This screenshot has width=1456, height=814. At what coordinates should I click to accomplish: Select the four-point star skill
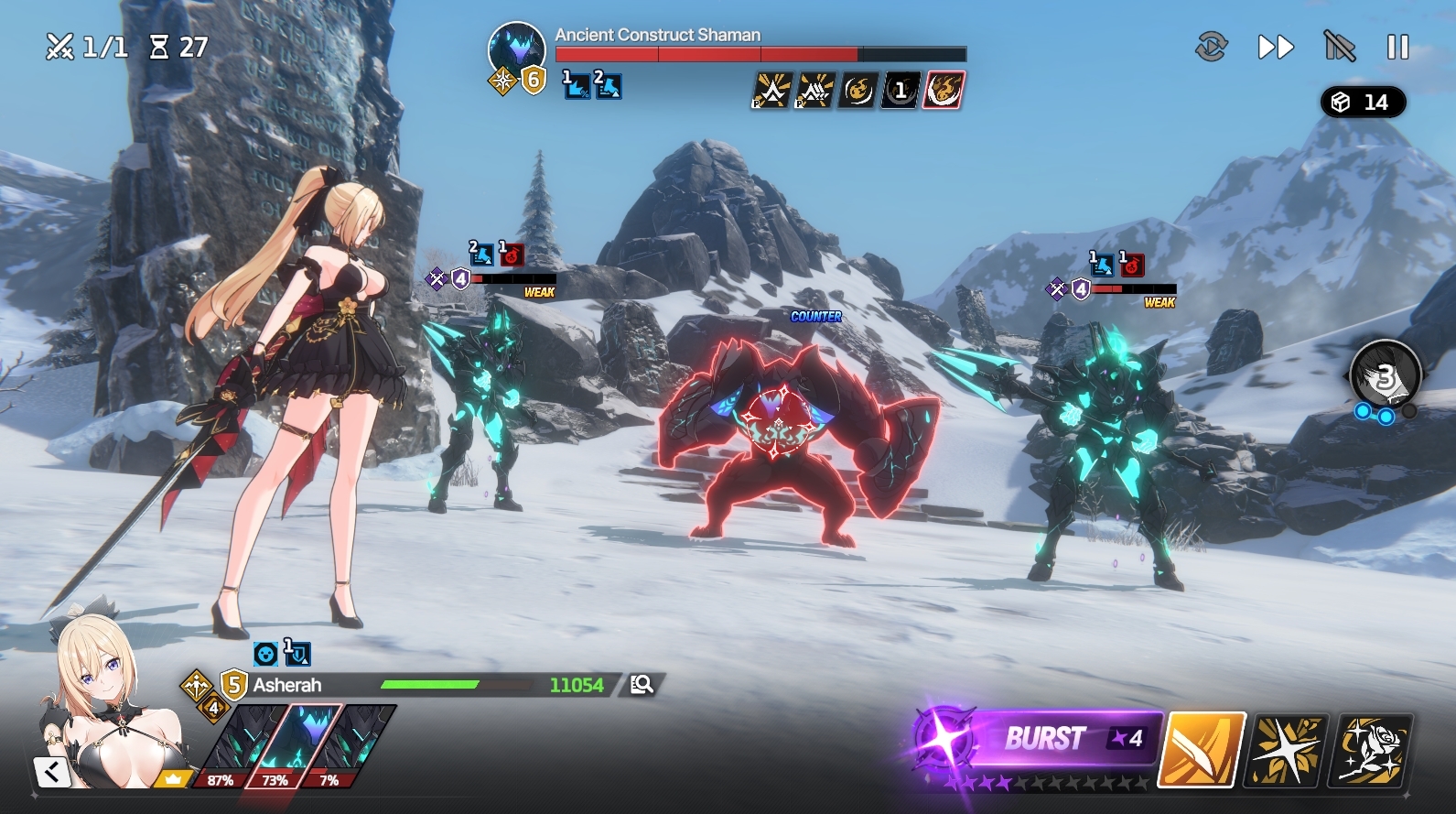[1289, 750]
